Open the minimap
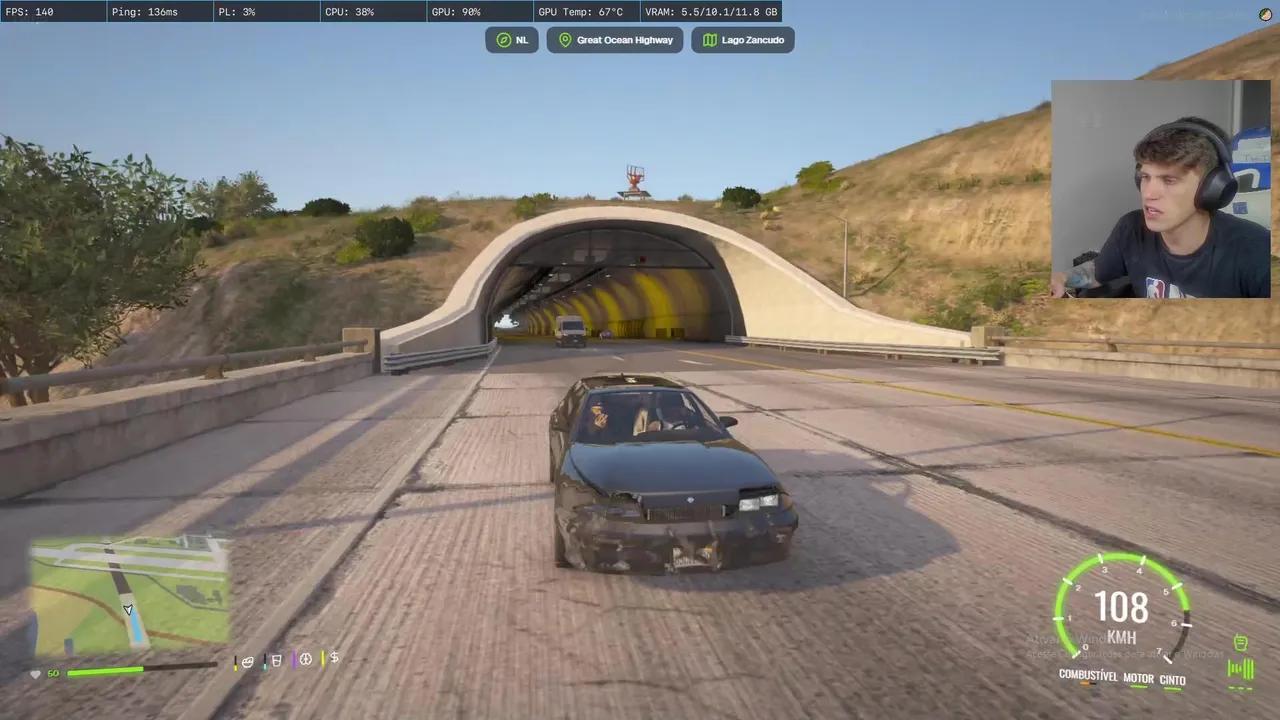 coord(128,594)
